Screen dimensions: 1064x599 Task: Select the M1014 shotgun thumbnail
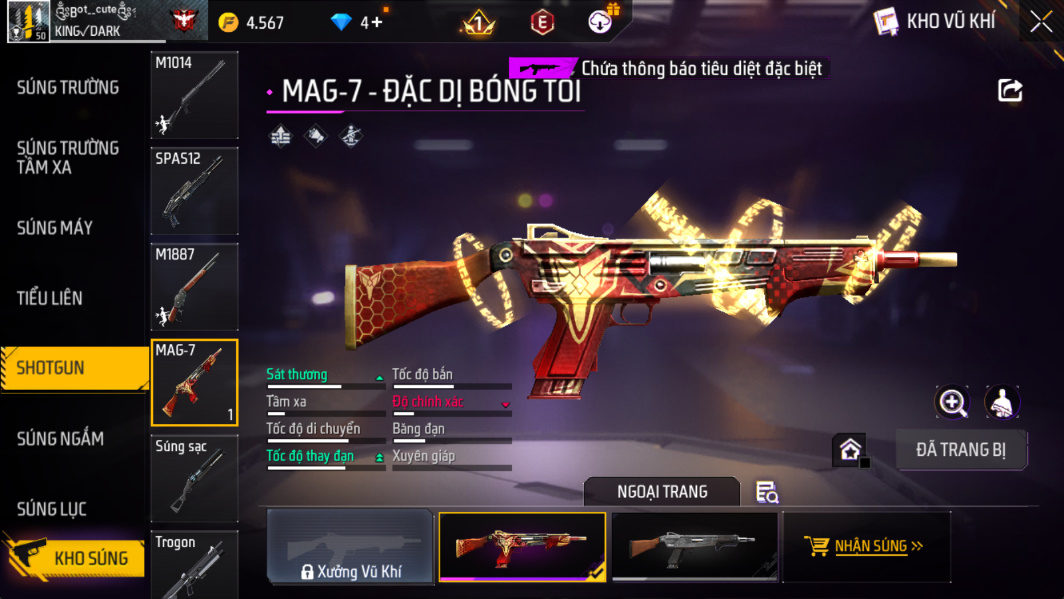pos(194,95)
